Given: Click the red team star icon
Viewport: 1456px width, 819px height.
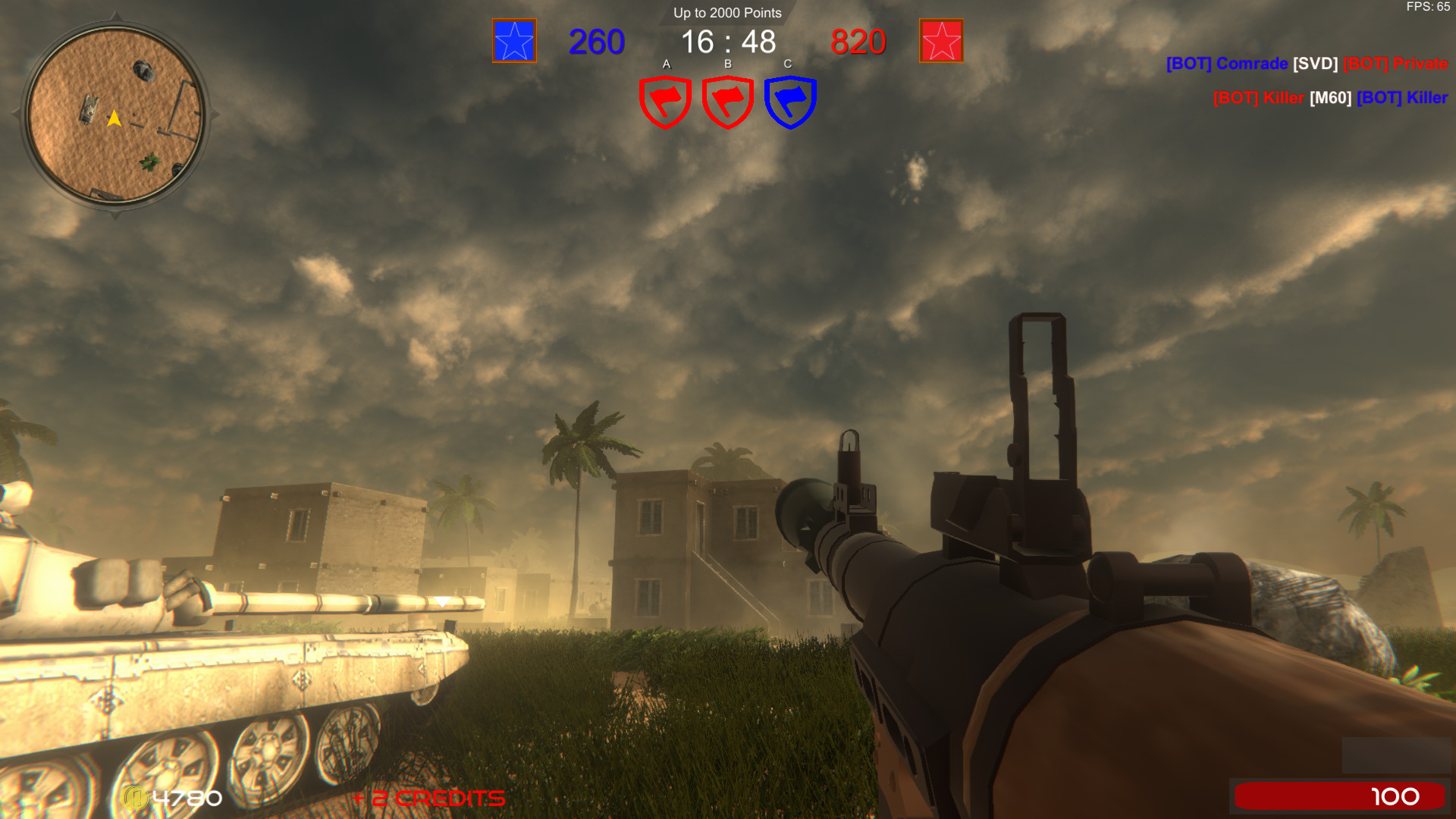Looking at the screenshot, I should pyautogui.click(x=940, y=42).
